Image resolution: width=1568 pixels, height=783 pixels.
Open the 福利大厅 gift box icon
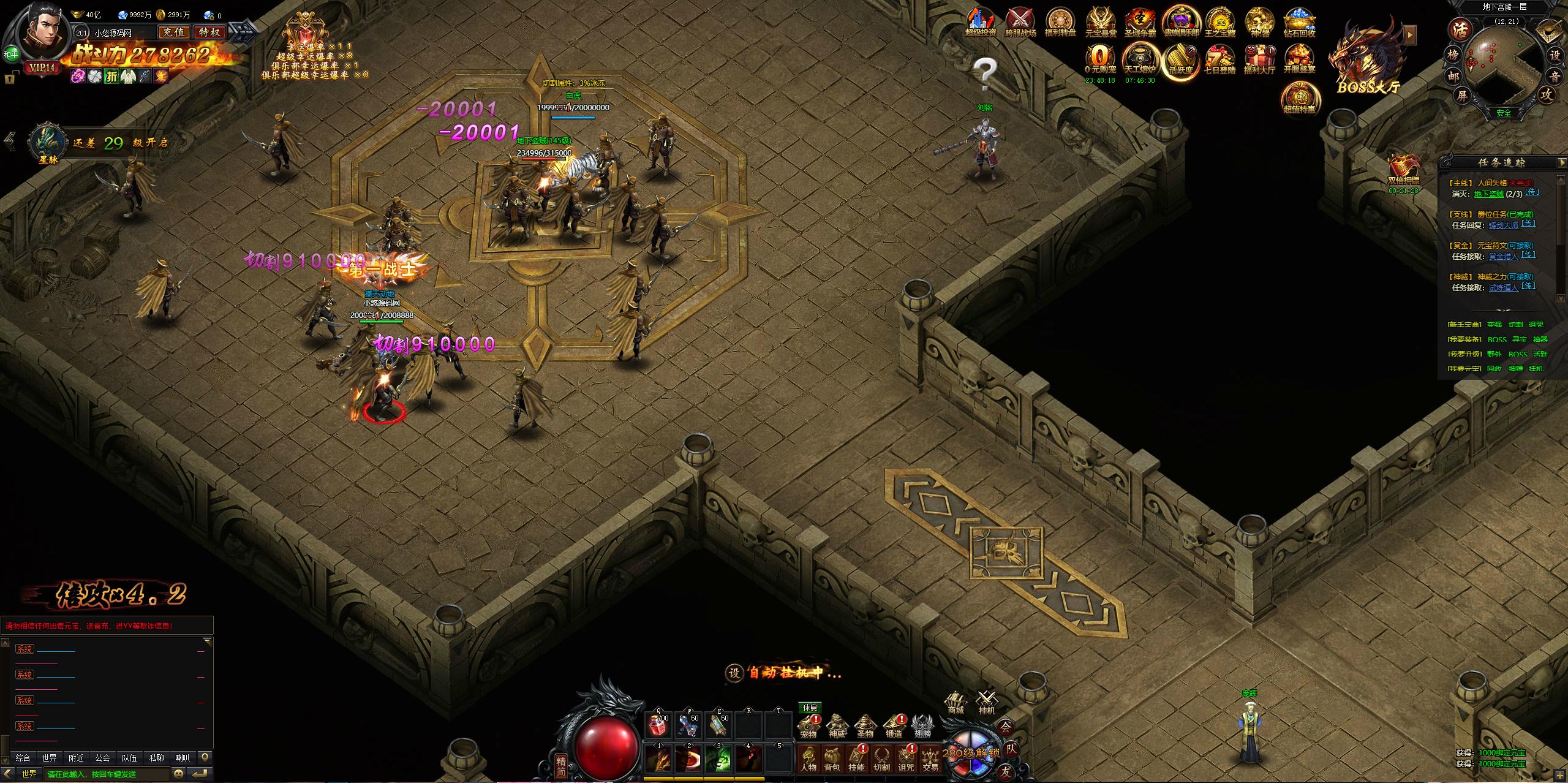click(1259, 58)
